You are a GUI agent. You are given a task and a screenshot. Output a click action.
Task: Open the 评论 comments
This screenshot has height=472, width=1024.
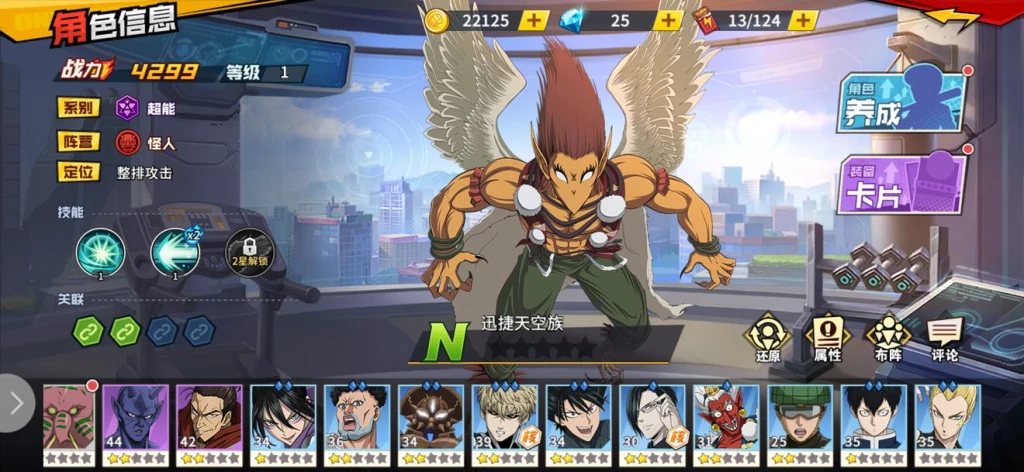coord(944,338)
